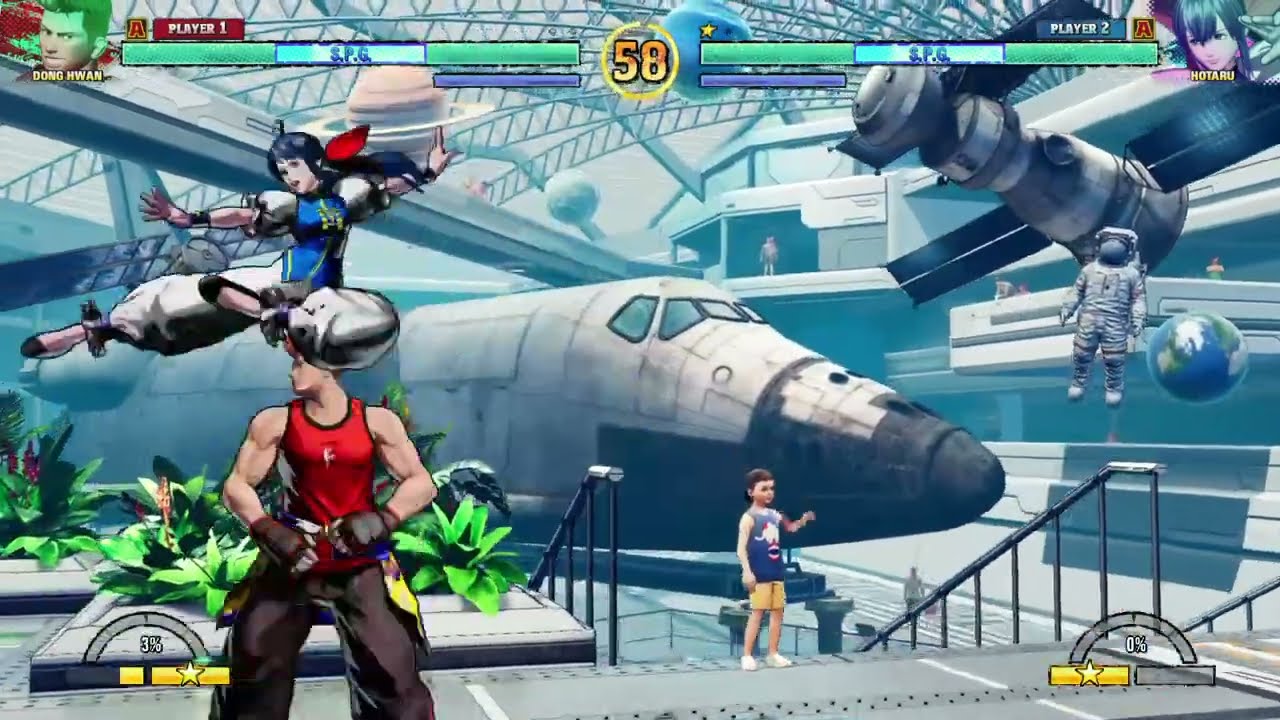Click the HOTARU name label

[1214, 76]
